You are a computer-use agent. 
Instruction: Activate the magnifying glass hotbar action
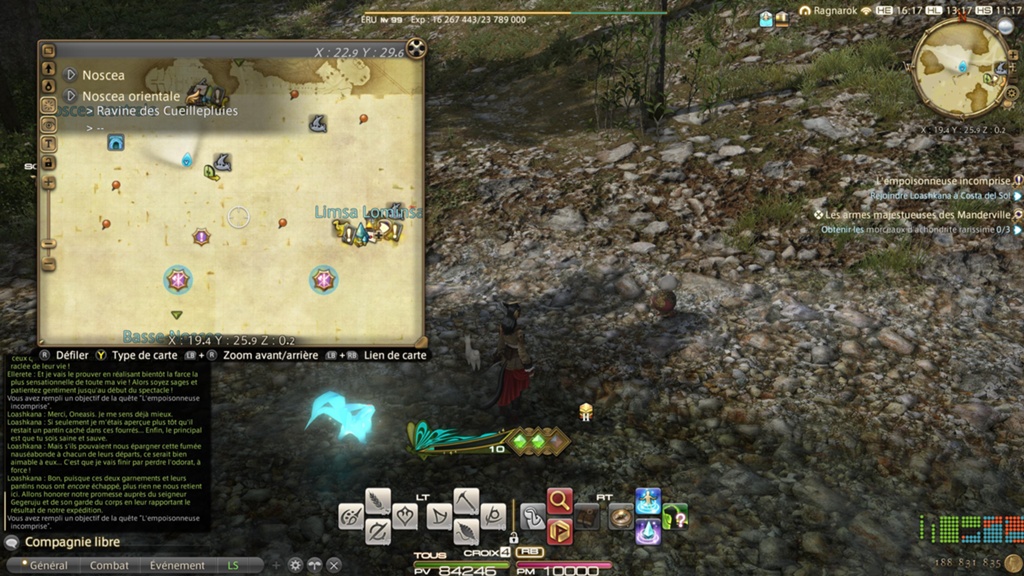(x=560, y=500)
